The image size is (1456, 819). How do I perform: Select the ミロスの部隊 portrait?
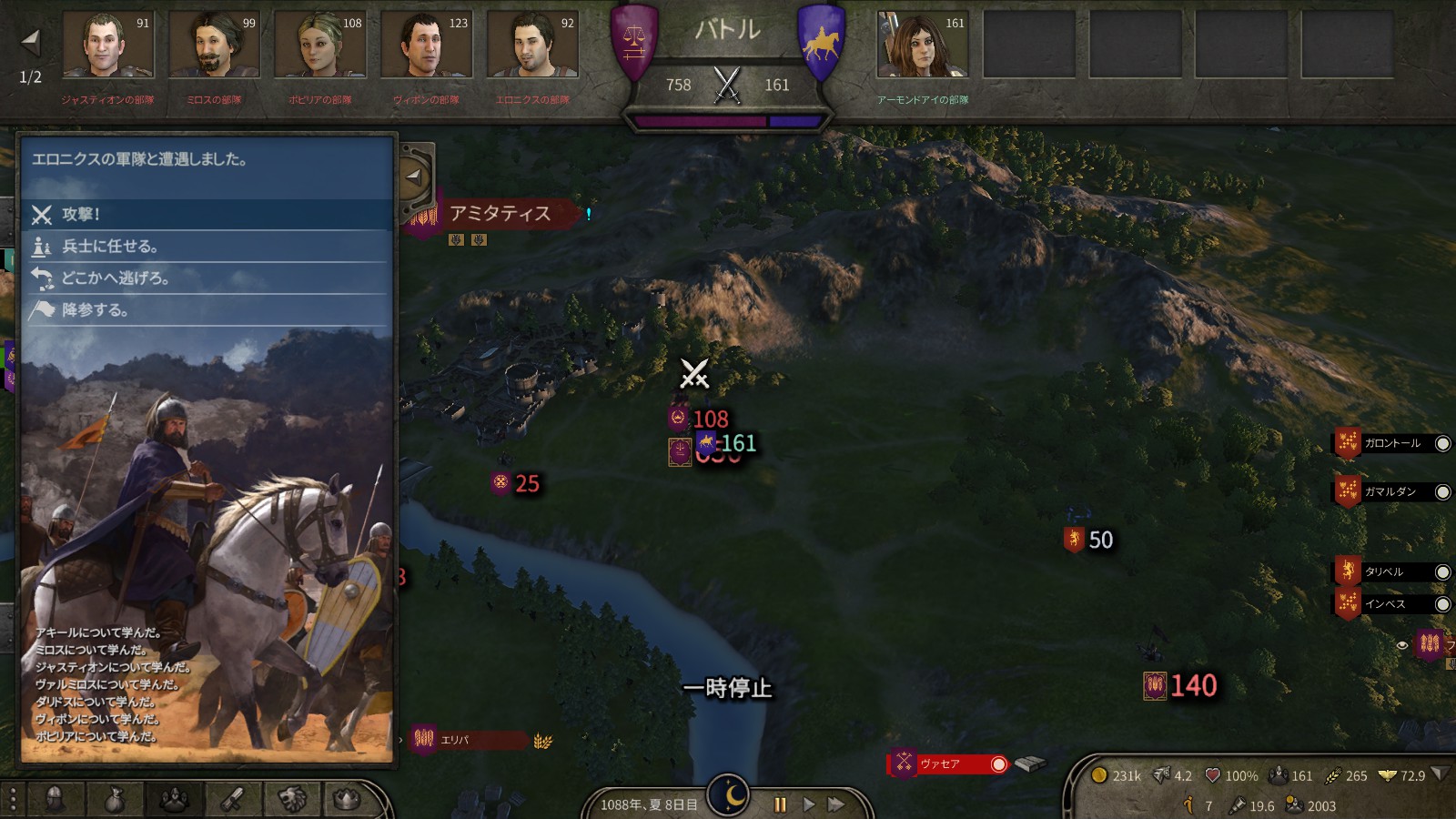point(214,45)
